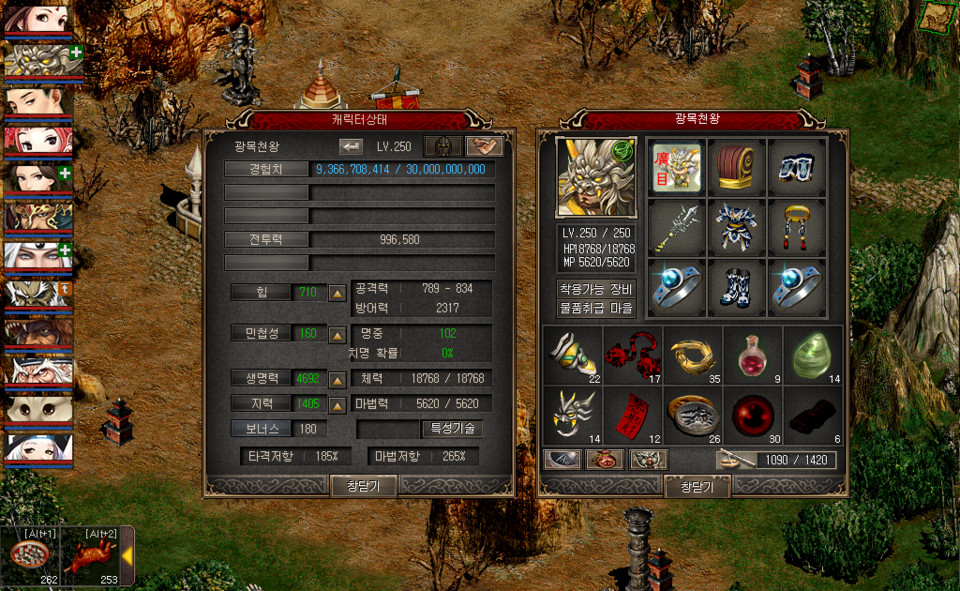Viewport: 960px width, 591px height.
Task: Select the red talisman paper item
Action: point(631,413)
